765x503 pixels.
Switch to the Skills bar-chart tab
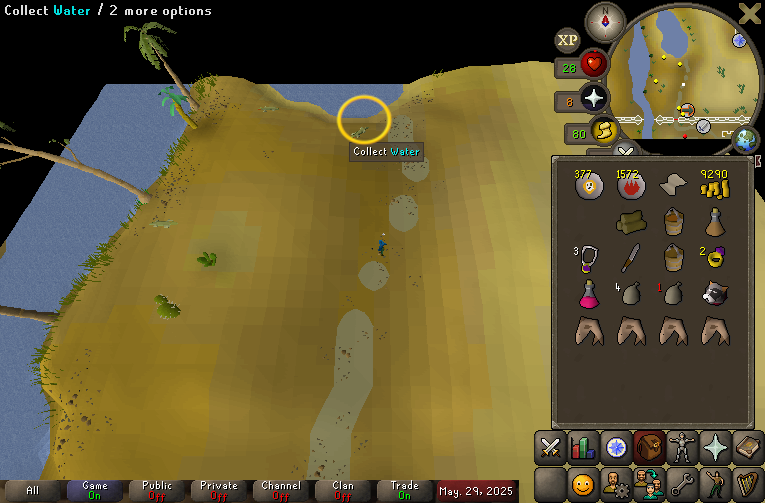click(582, 449)
